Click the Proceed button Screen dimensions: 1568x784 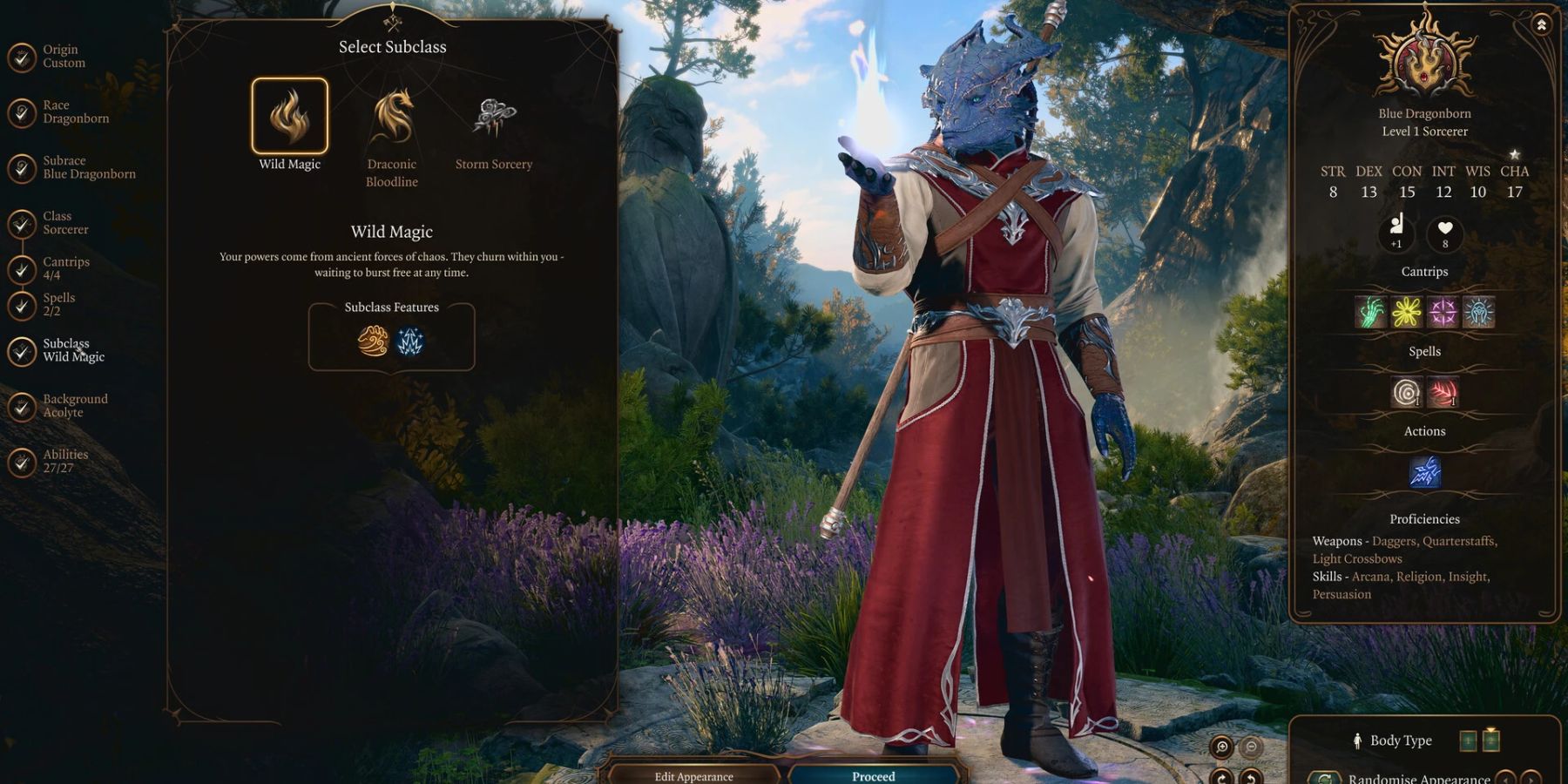[874, 775]
